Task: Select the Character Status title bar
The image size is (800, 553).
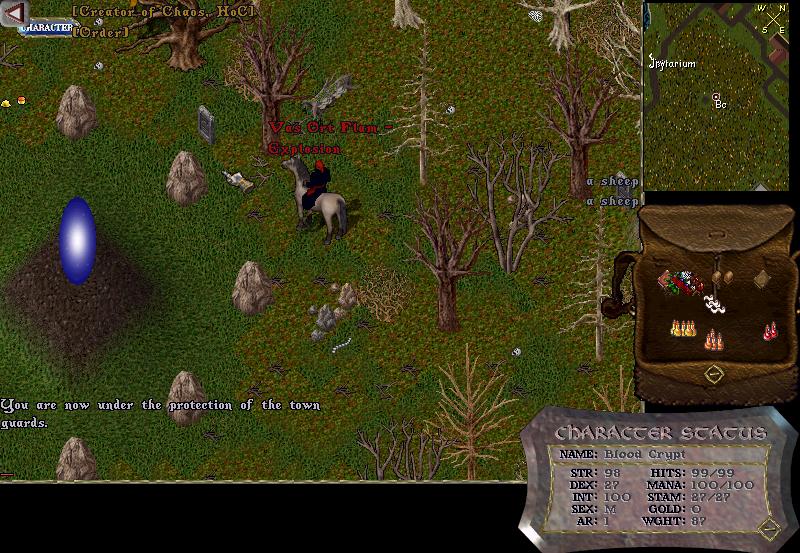Action: [x=660, y=433]
